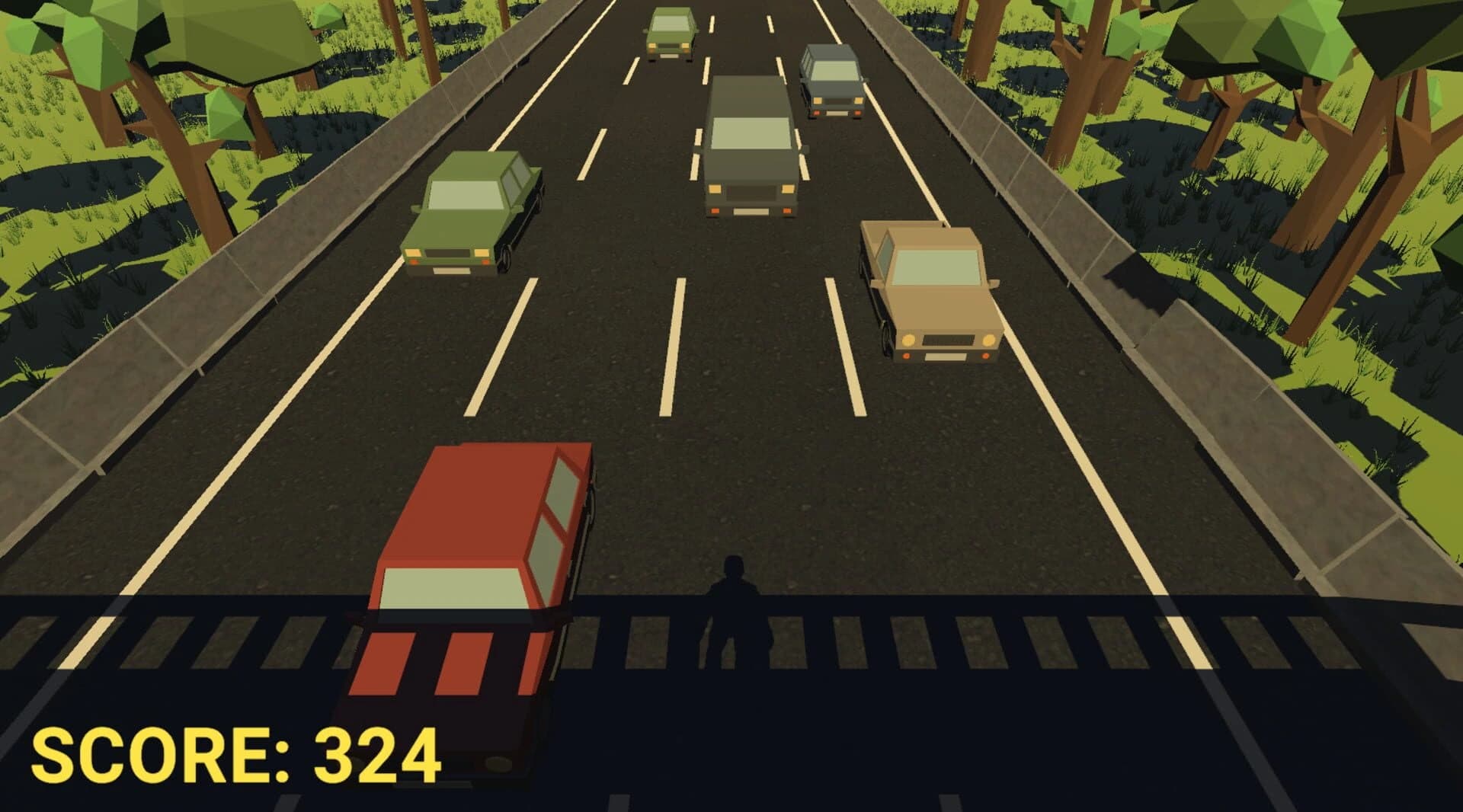Click the gray SUV near the horizon
Screen dimensions: 1463x812
coord(831,80)
